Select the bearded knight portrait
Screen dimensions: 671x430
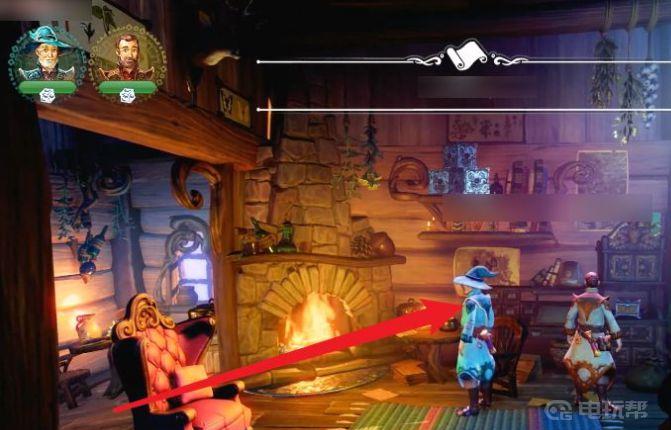[126, 59]
